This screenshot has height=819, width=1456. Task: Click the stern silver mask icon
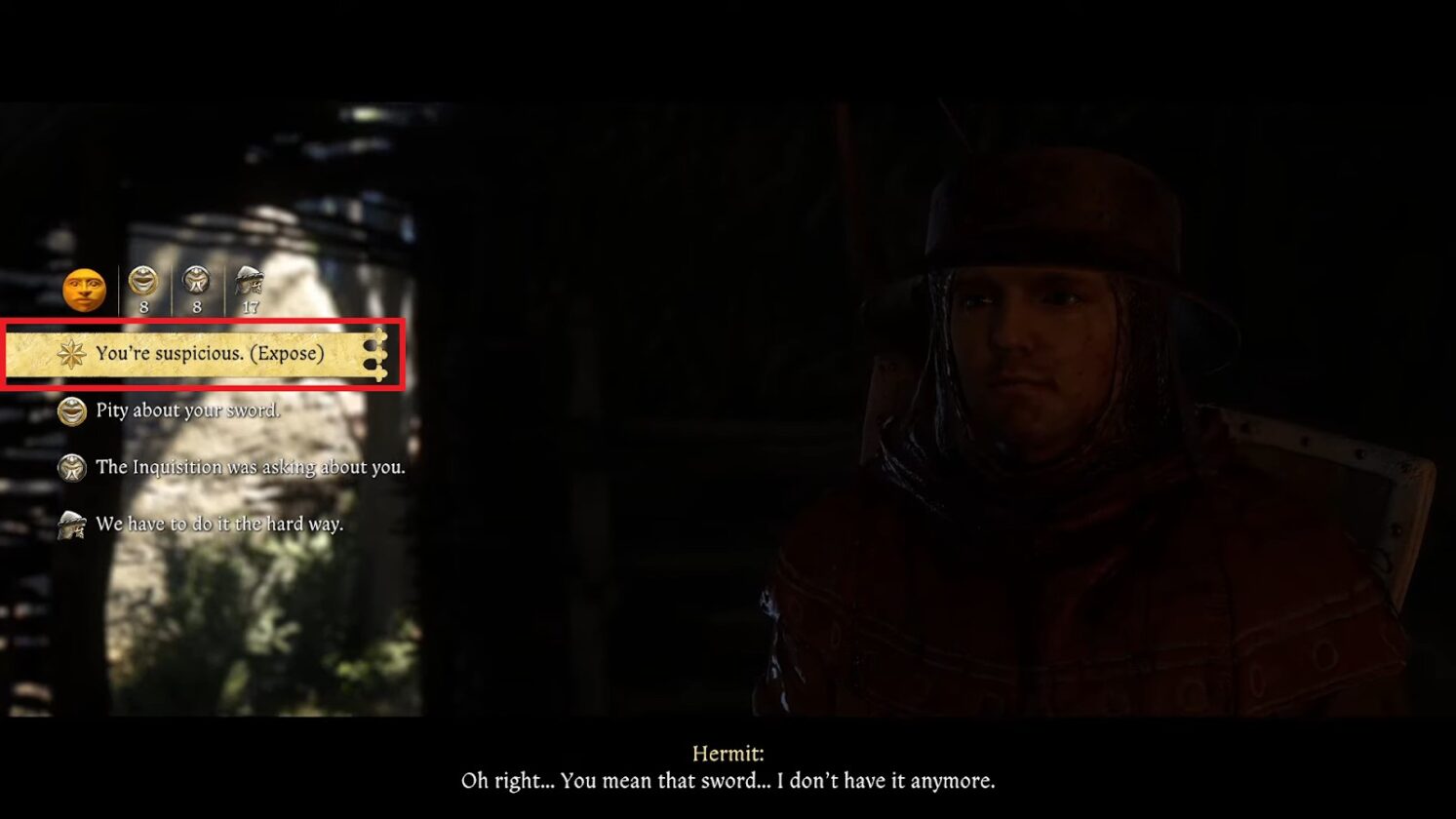[196, 280]
